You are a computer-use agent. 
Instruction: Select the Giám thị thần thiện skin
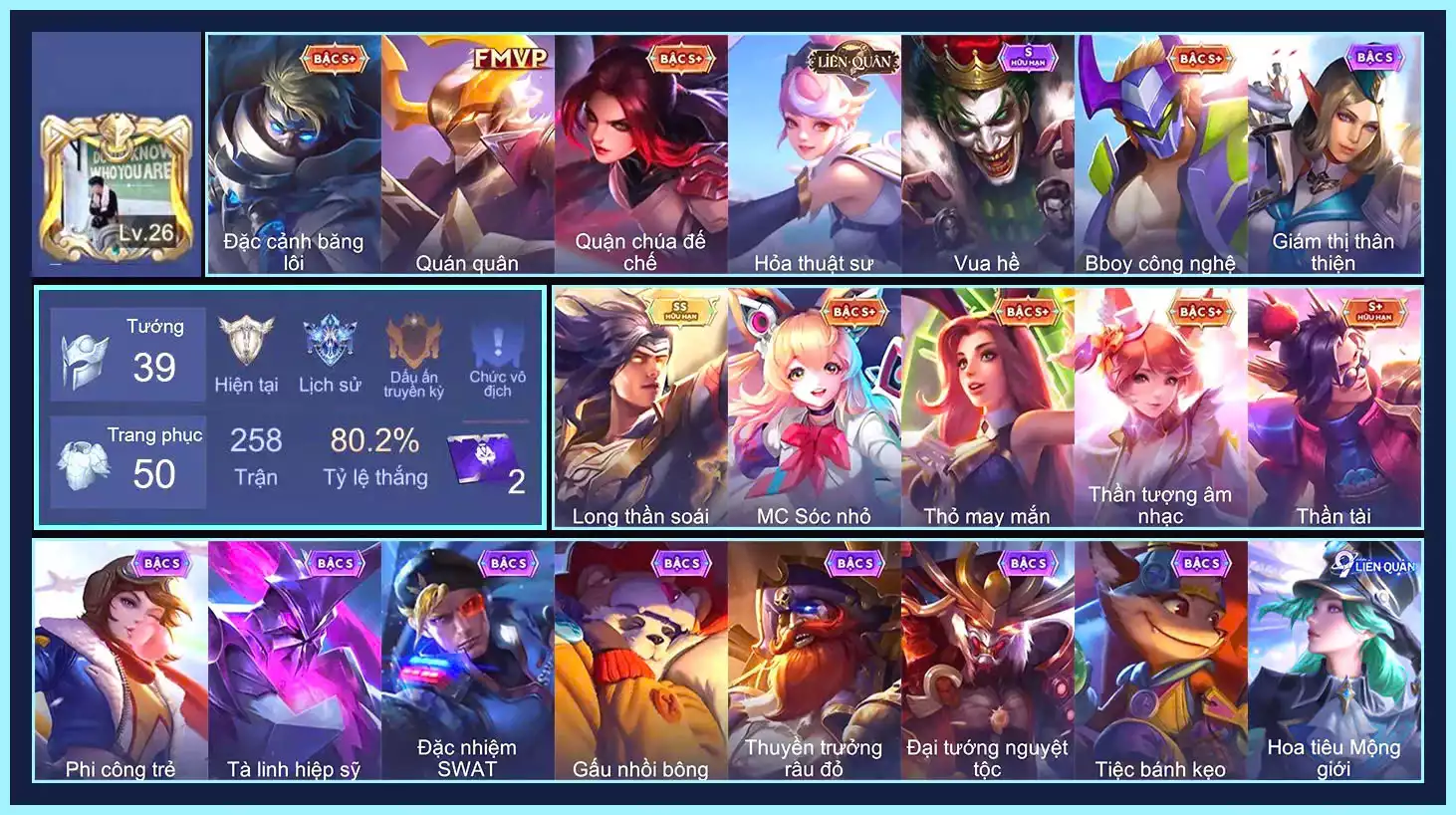(x=1334, y=154)
